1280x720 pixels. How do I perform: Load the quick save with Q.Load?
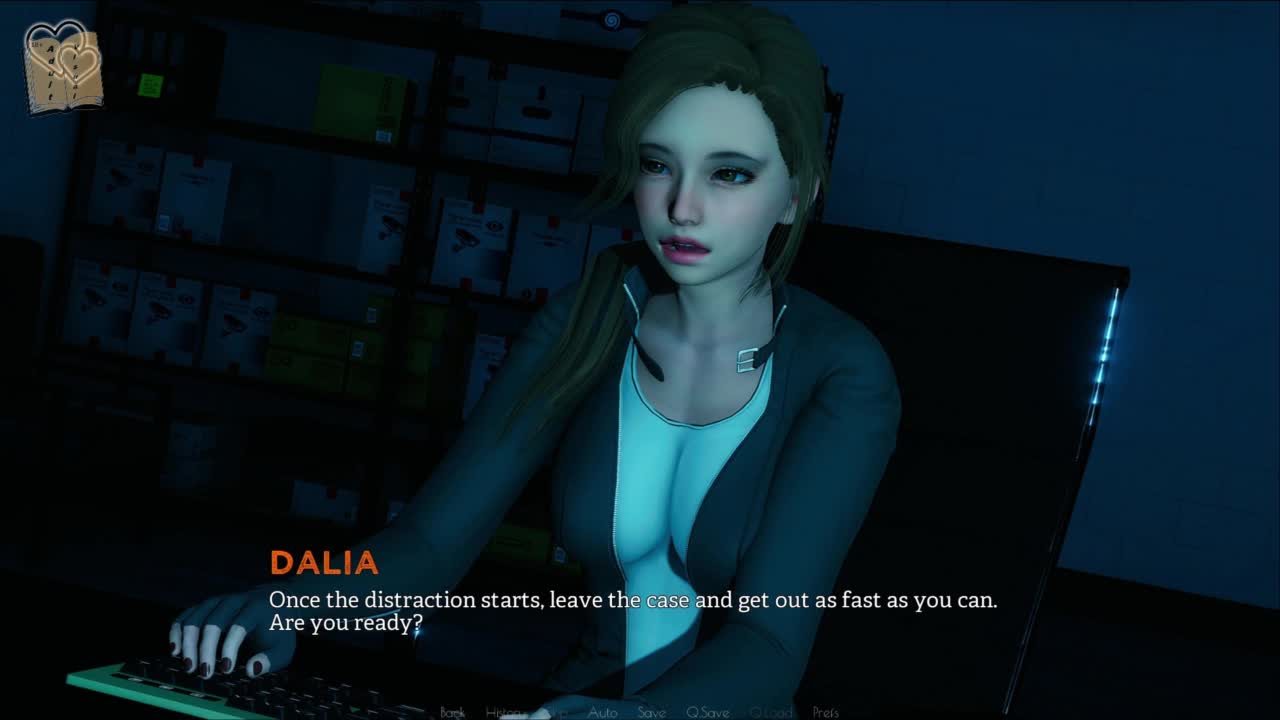[x=771, y=712]
